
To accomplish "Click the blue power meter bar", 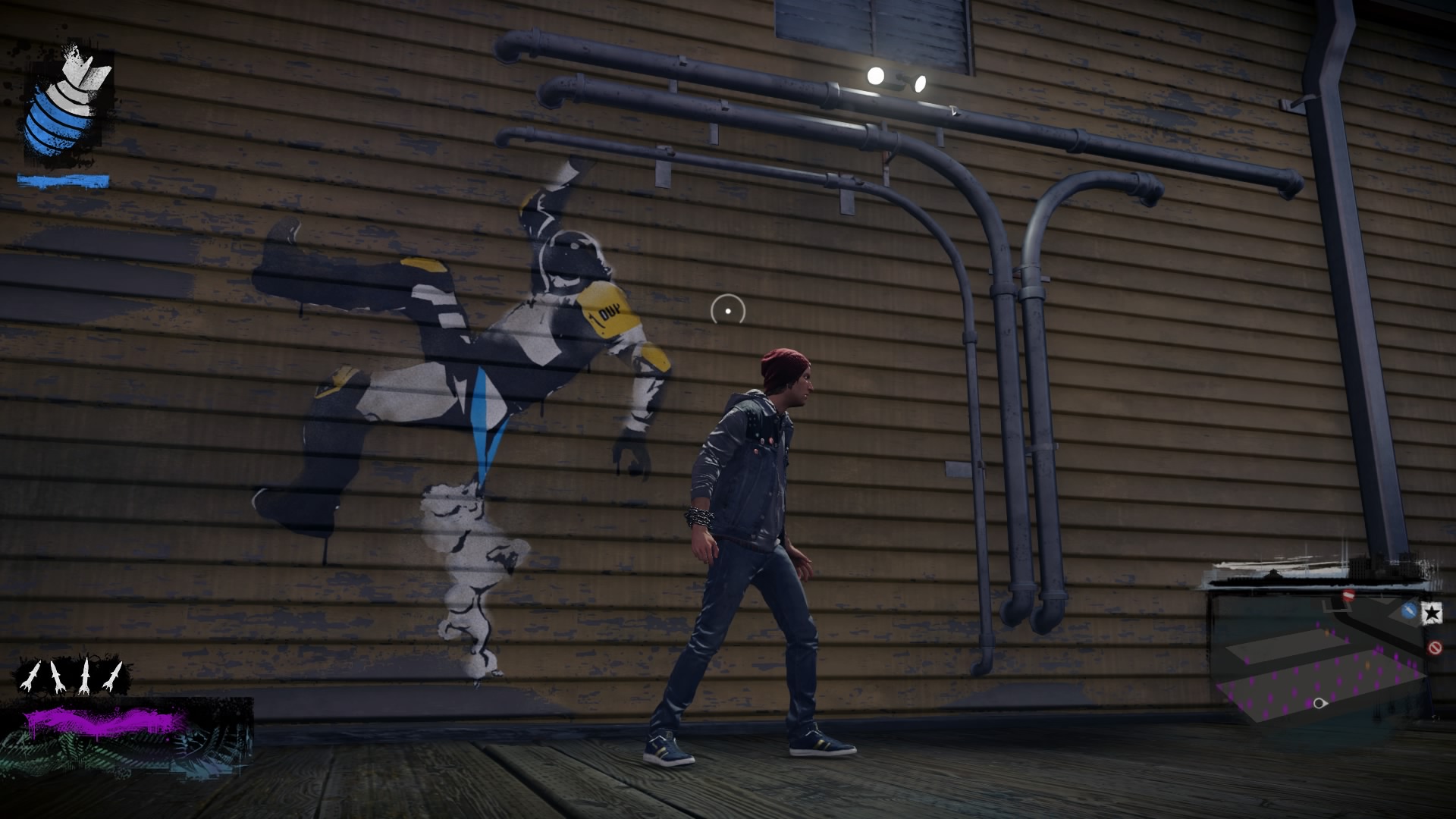I will coord(64,181).
